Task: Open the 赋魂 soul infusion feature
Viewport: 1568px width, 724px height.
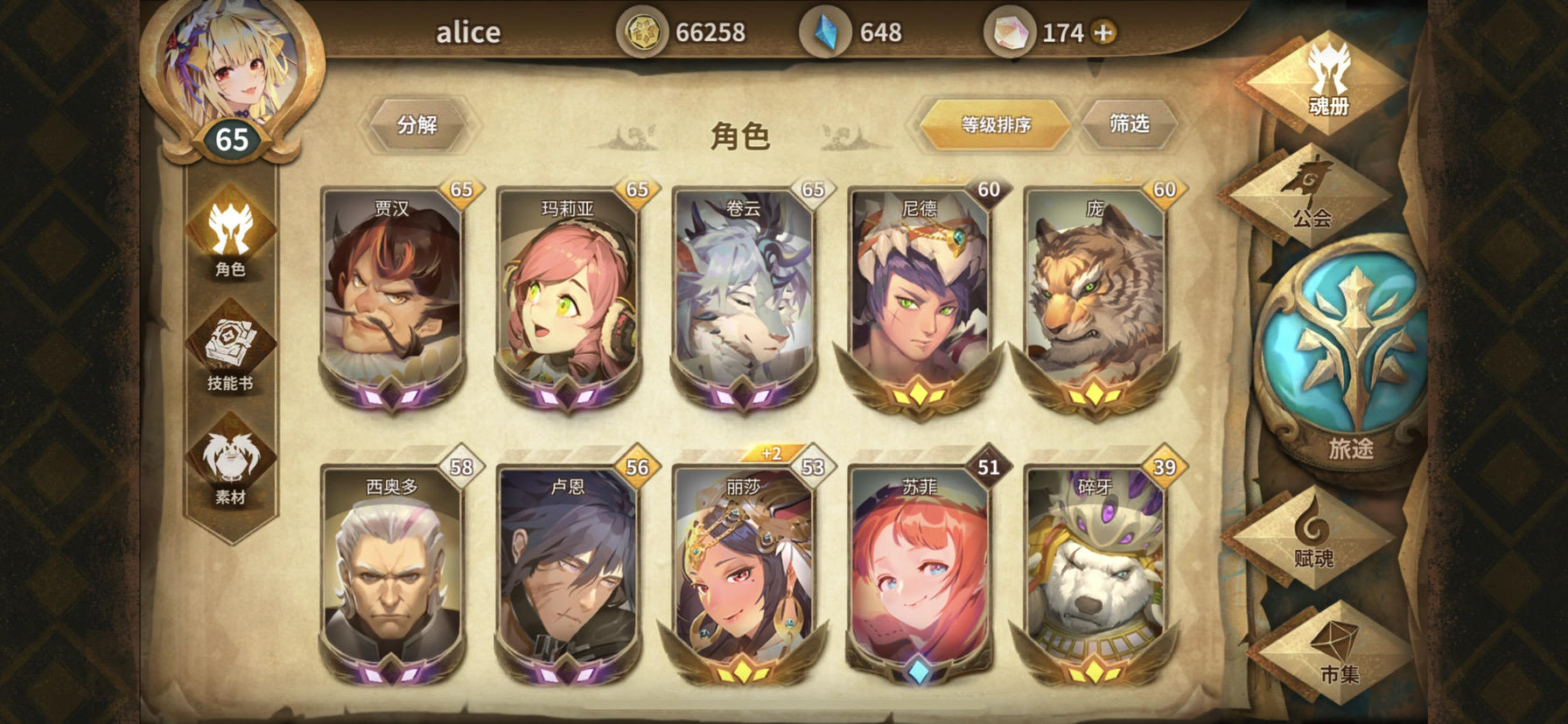Action: tap(1319, 546)
